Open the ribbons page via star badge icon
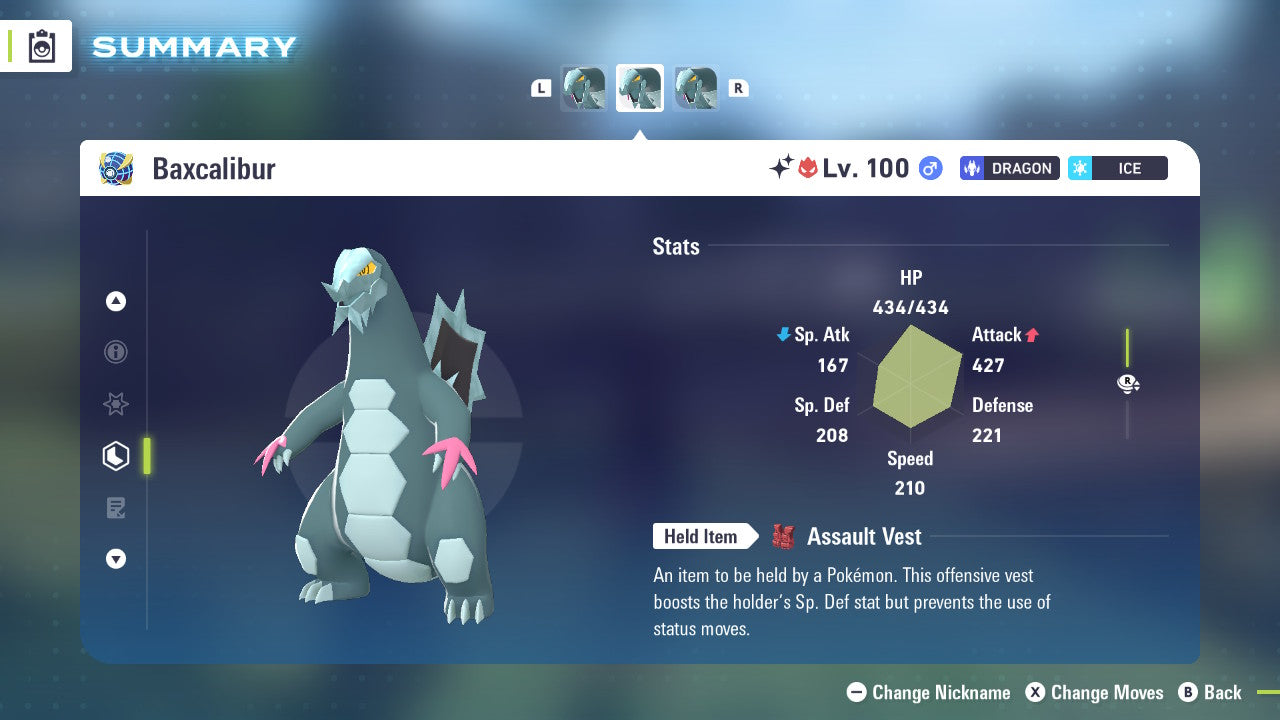Screen dimensions: 1280x720 click(x=116, y=404)
